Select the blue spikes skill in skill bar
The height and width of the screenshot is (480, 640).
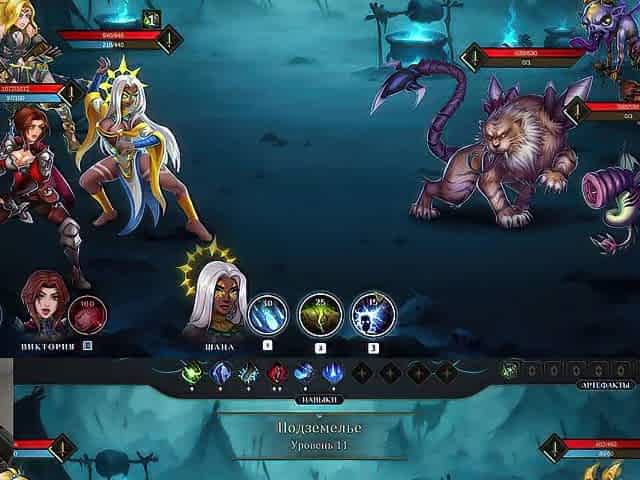(331, 373)
